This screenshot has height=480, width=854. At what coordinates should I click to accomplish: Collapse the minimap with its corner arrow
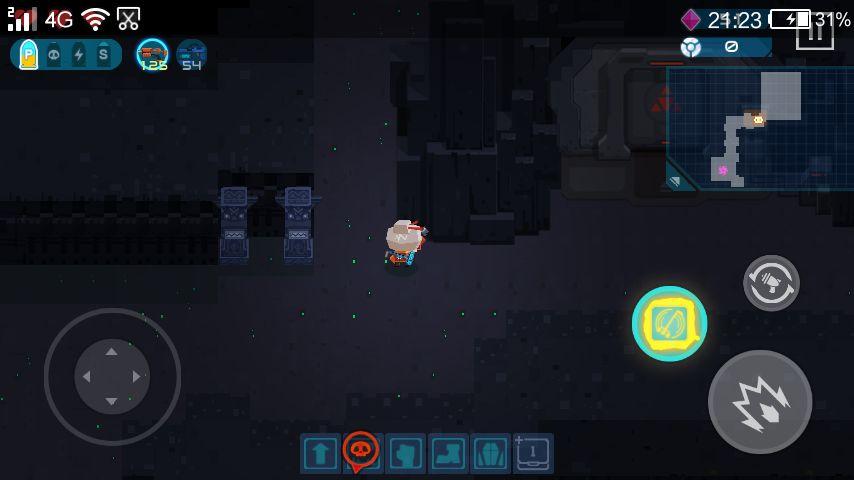[675, 181]
